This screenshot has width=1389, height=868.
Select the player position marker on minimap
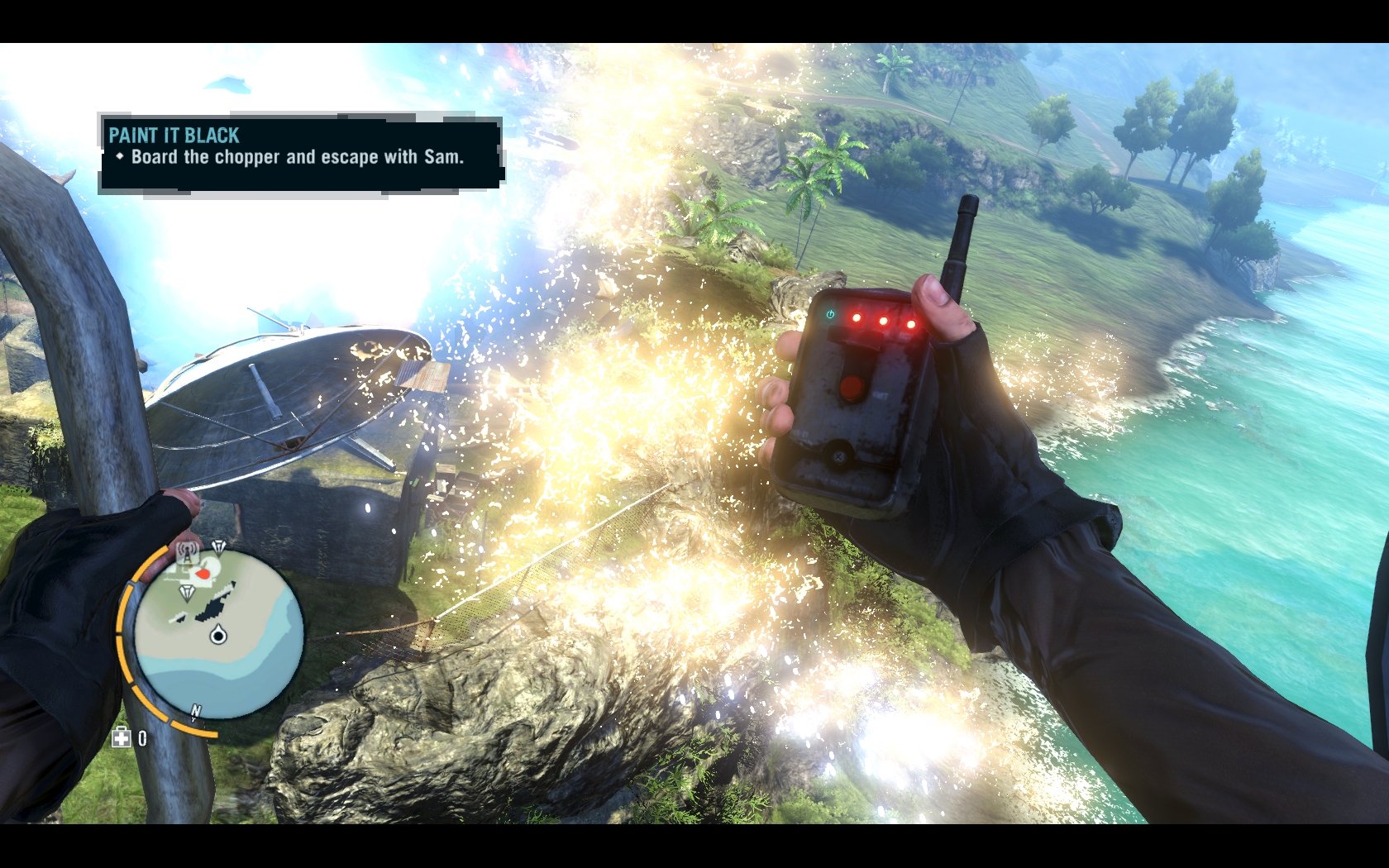[x=218, y=635]
